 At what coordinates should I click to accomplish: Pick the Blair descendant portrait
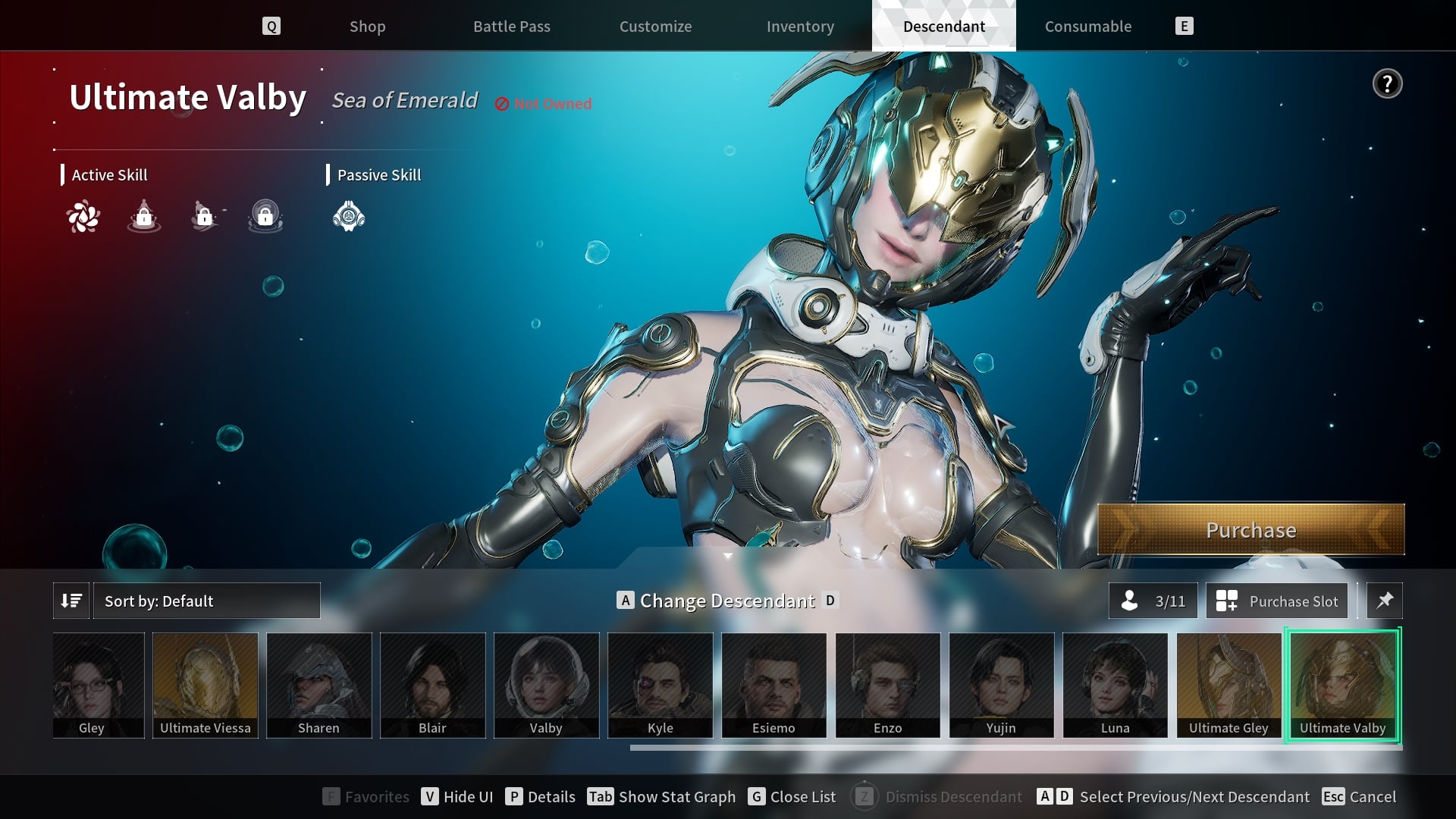tap(432, 685)
